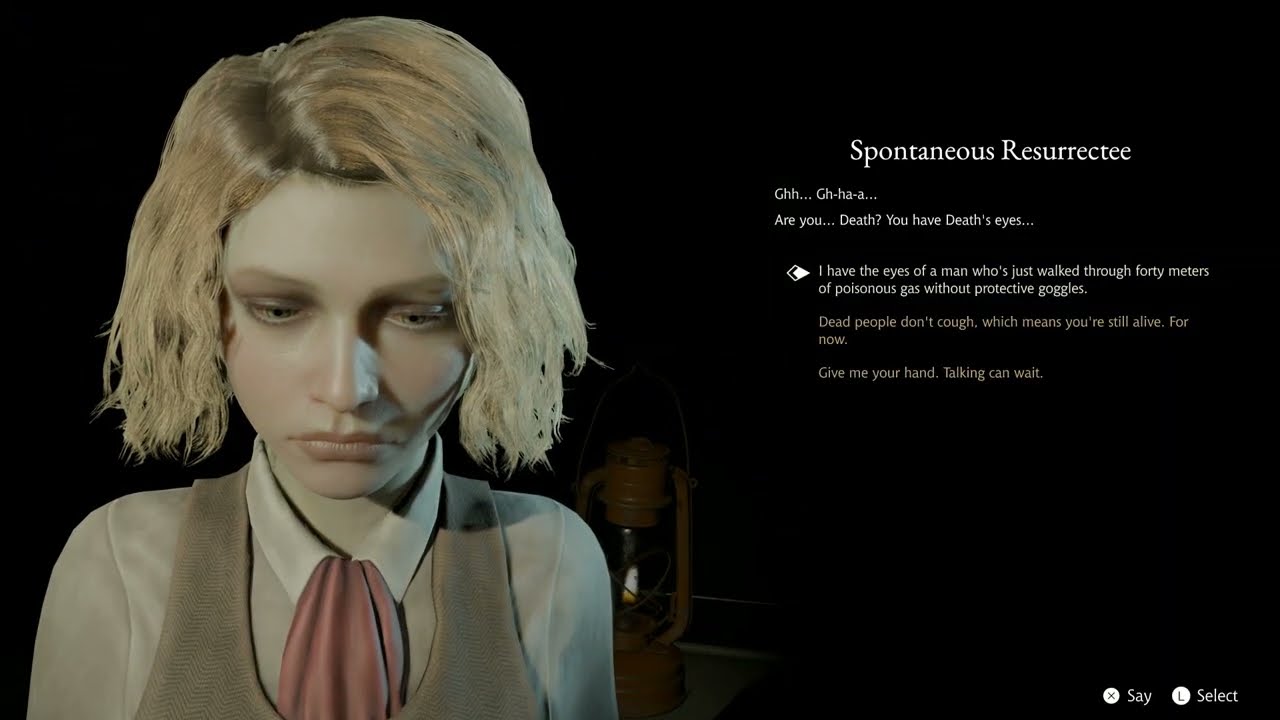Pick "Give me your hand" dialogue option
Screen dimensions: 1280x720
pyautogui.click(x=930, y=373)
